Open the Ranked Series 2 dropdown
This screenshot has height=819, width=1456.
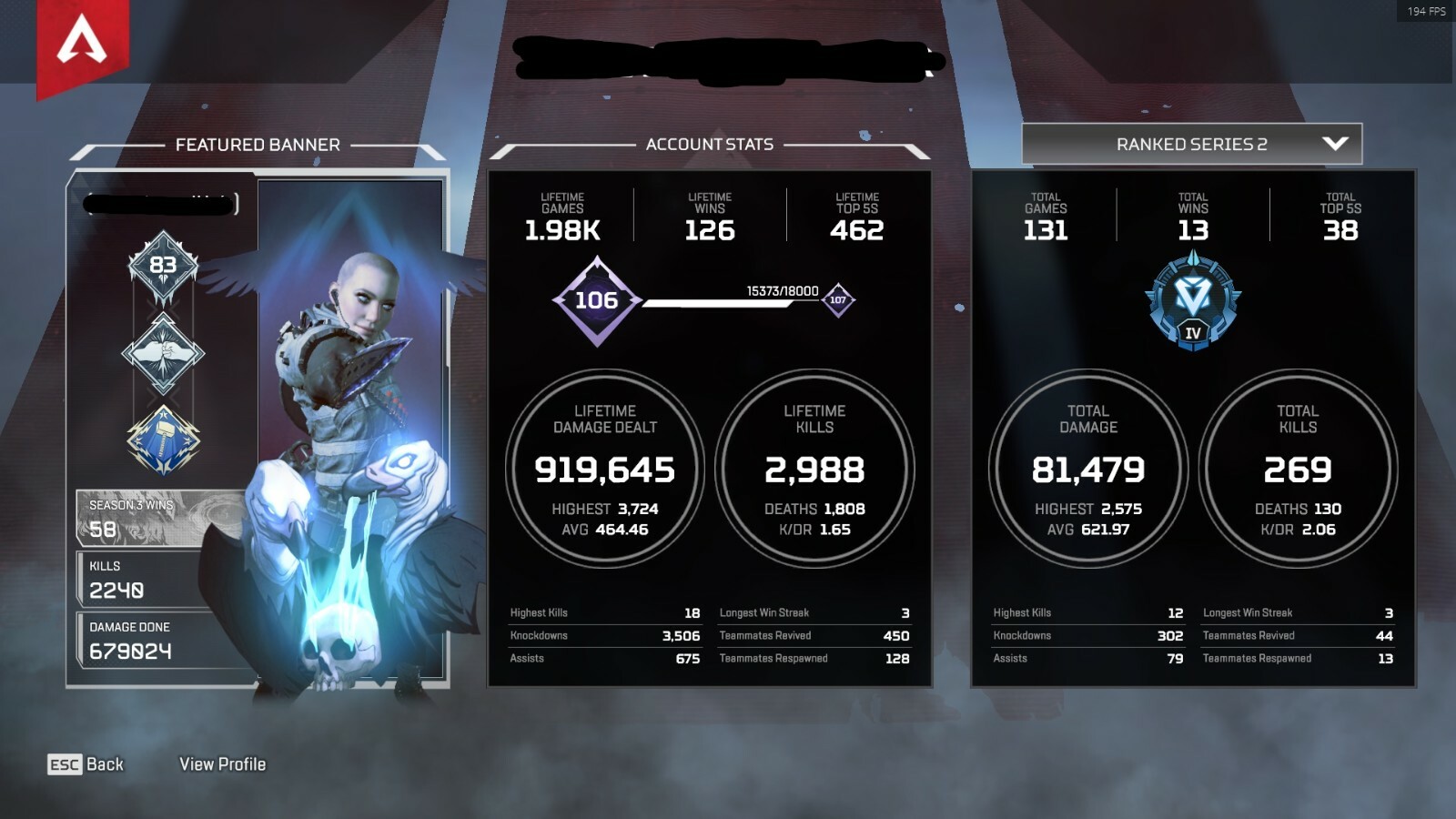(1192, 144)
